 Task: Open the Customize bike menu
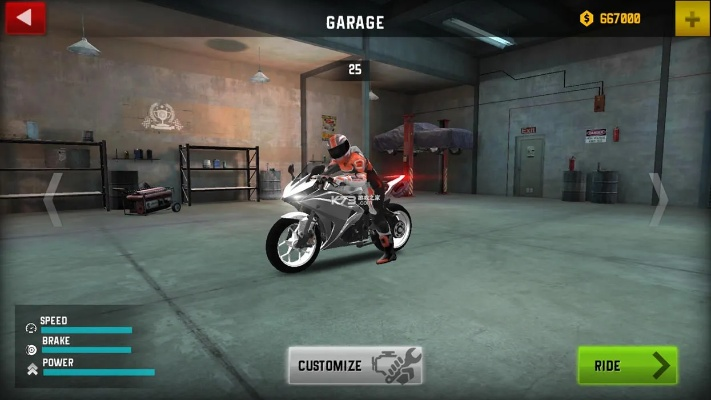click(355, 365)
